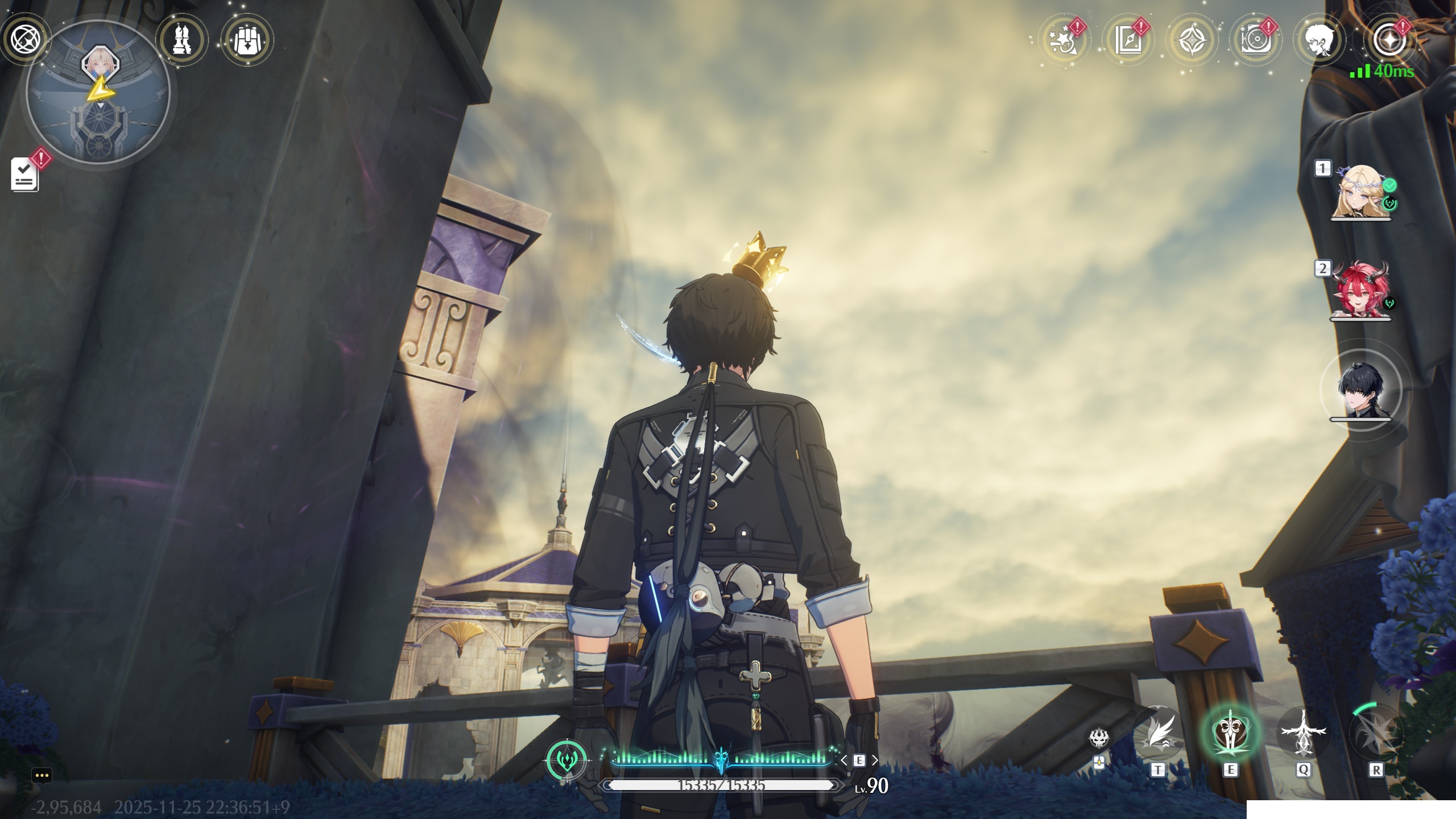Open the character profile head icon
Image resolution: width=1456 pixels, height=819 pixels.
tap(1319, 41)
